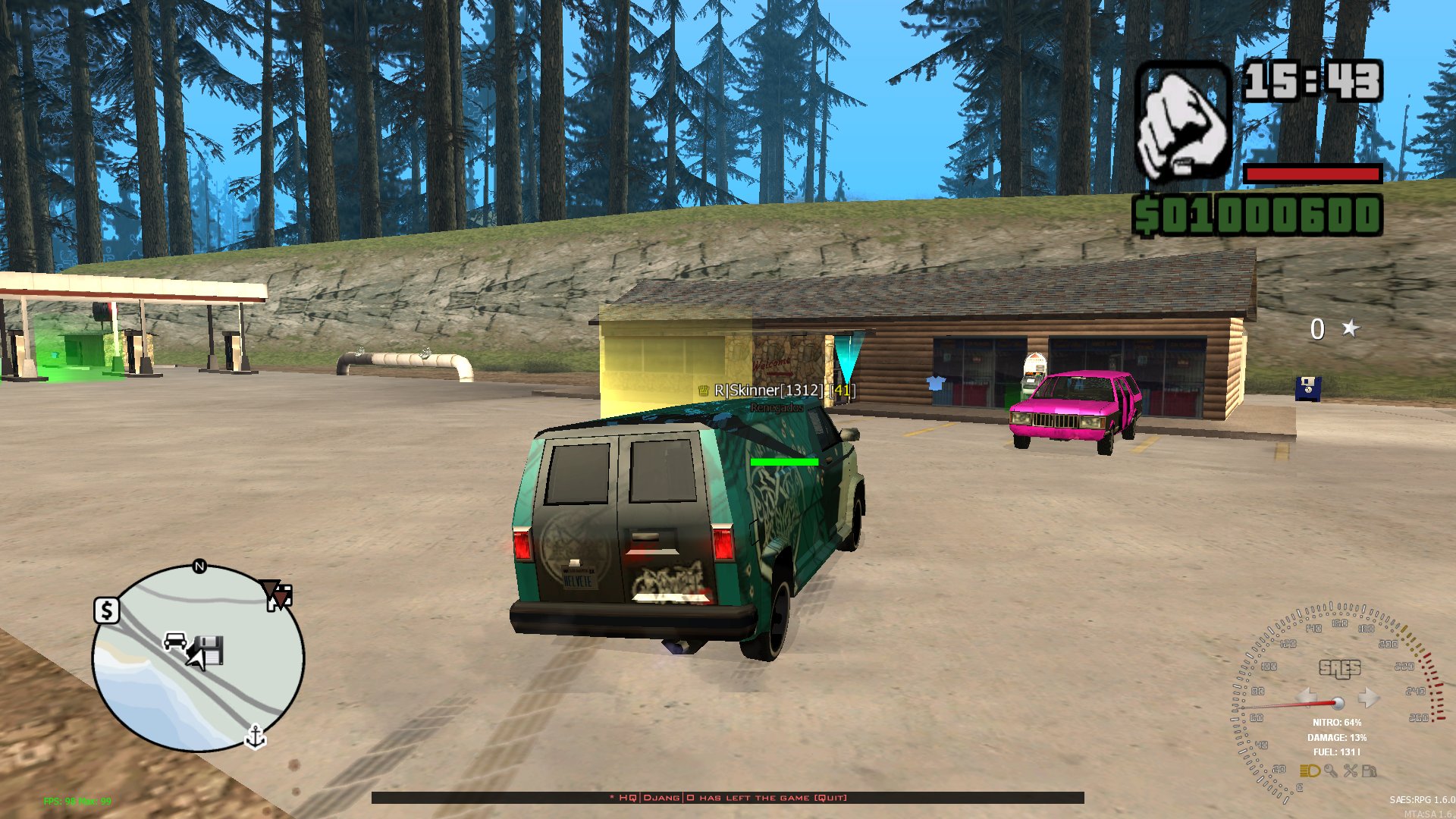The width and height of the screenshot is (1456, 819).
Task: Click the fuel pump indicator icon
Action: [1370, 771]
